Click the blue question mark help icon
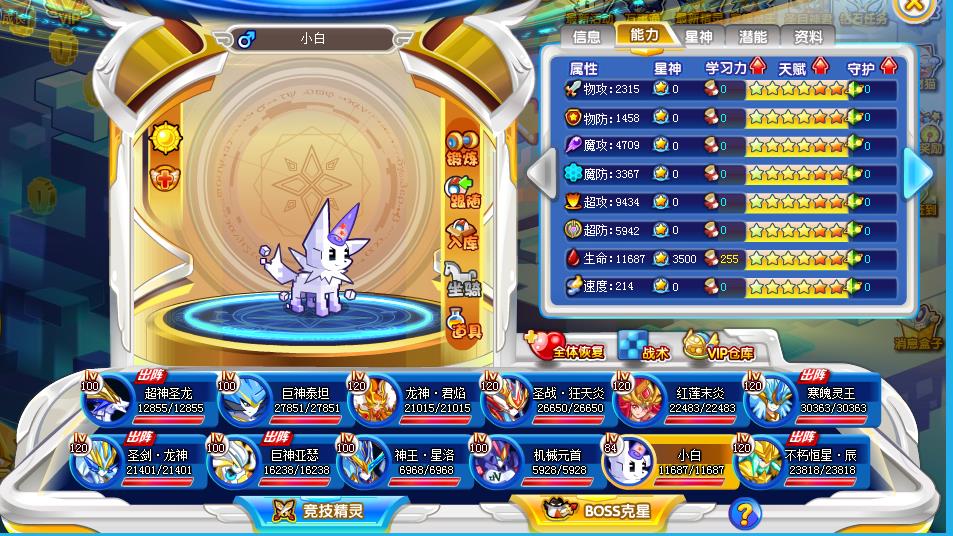 744,513
